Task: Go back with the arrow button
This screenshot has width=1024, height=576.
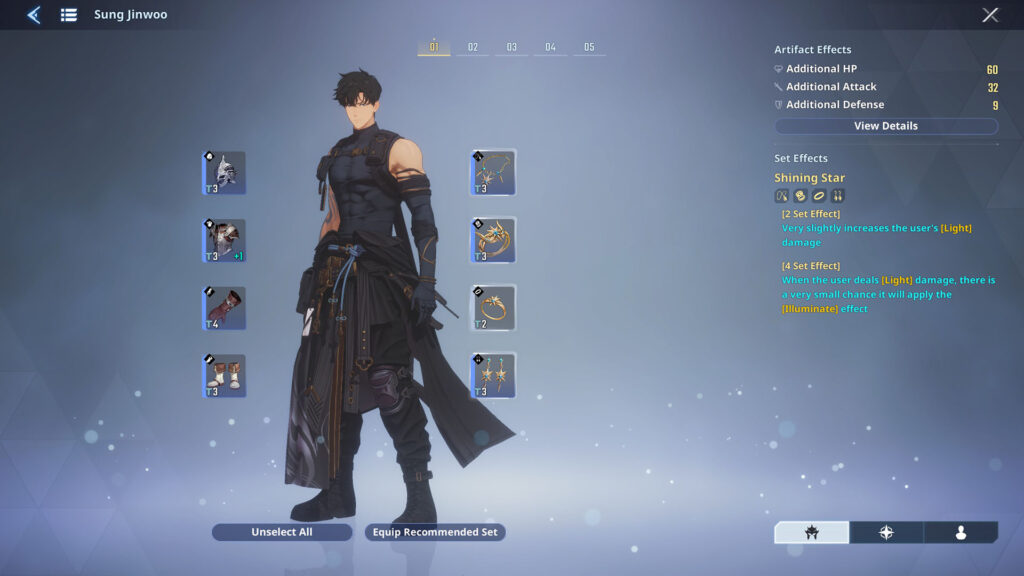Action: [33, 15]
